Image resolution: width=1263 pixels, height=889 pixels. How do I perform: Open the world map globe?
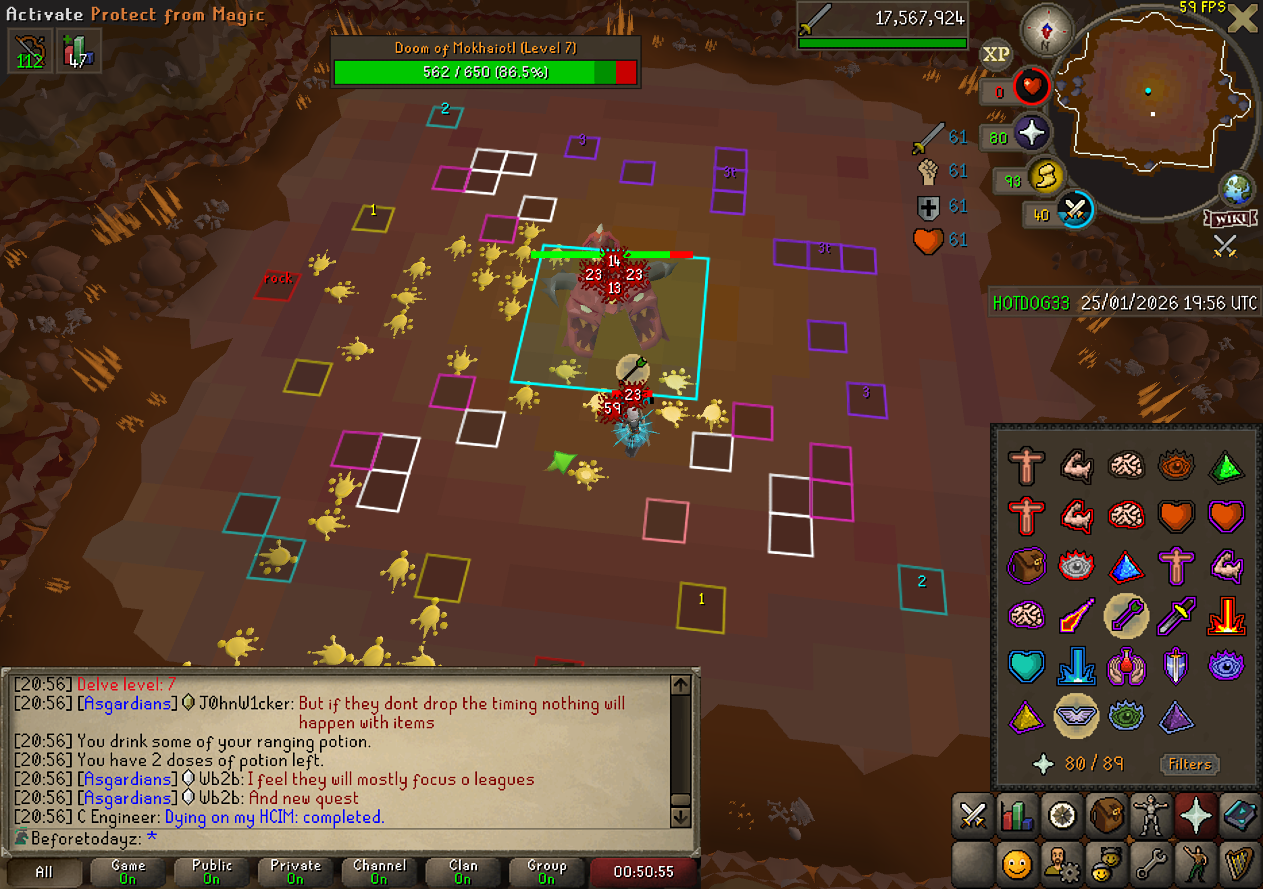pyautogui.click(x=1237, y=189)
